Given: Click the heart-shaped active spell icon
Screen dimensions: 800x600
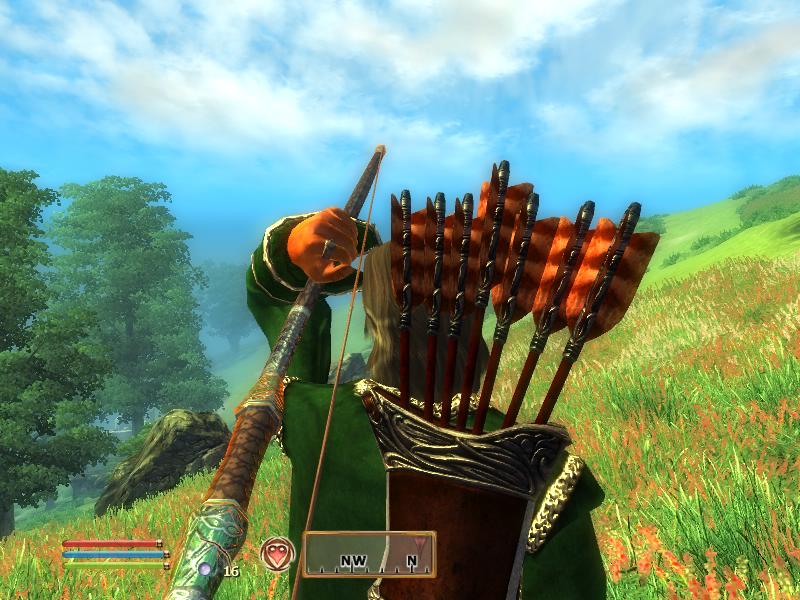Looking at the screenshot, I should [x=276, y=554].
